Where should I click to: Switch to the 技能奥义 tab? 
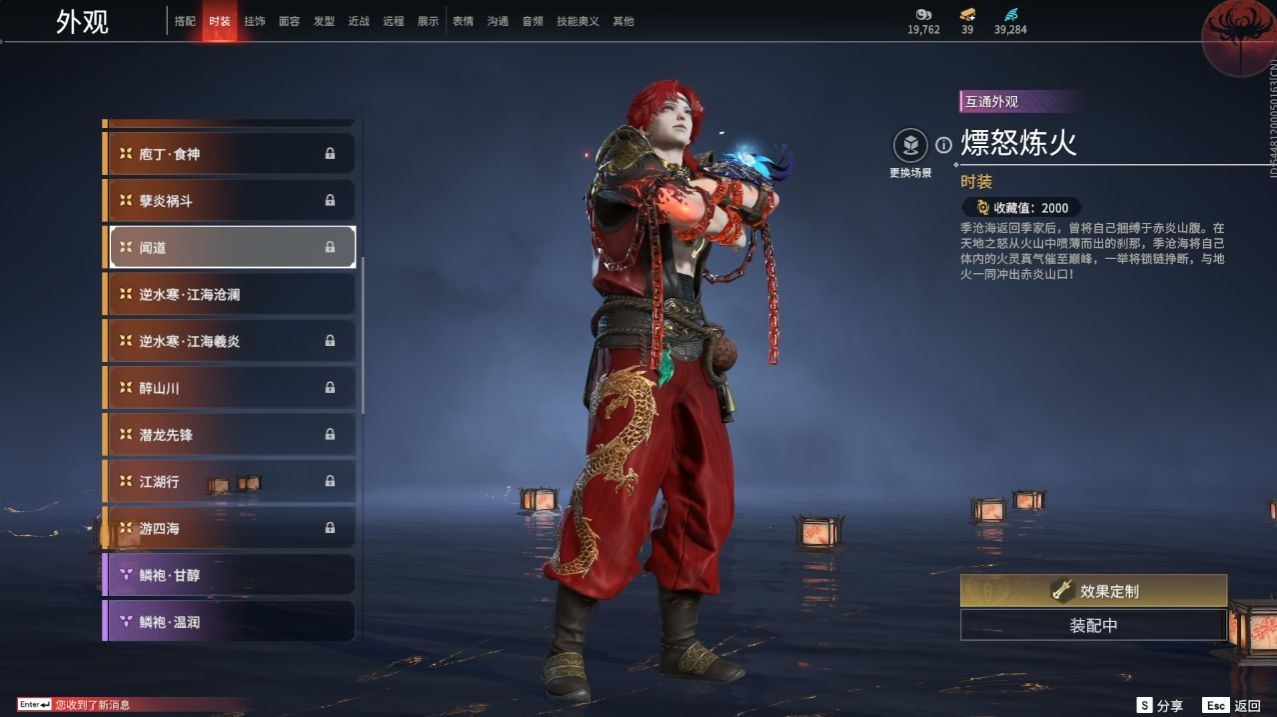[x=578, y=21]
